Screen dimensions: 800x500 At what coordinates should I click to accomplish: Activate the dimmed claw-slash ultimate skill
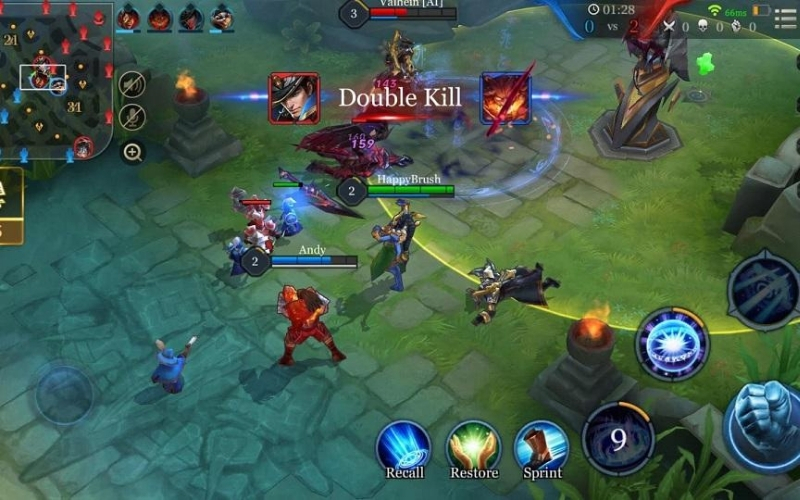[x=764, y=289]
